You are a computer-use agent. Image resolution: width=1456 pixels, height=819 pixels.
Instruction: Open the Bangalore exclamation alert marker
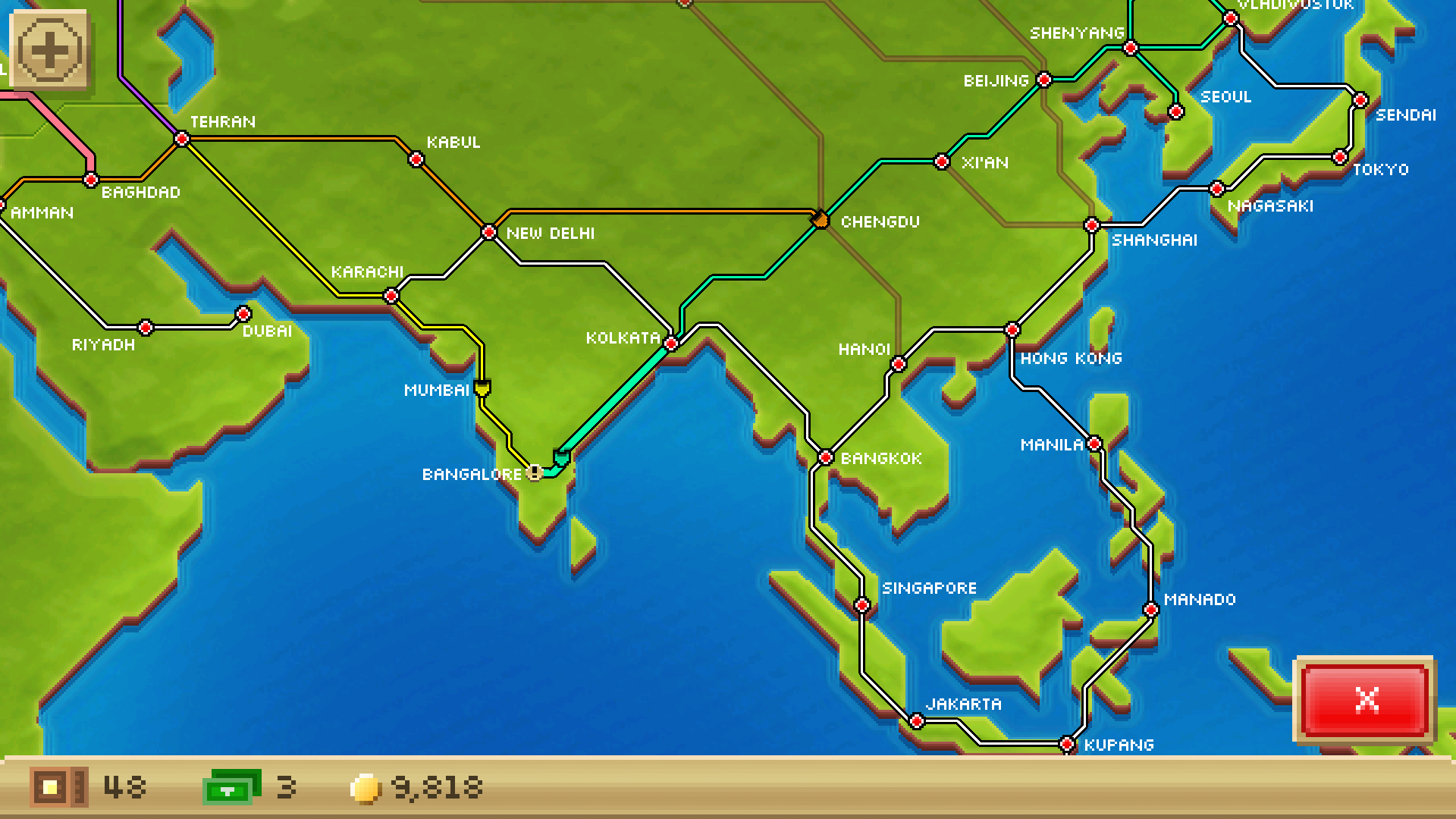click(x=535, y=472)
